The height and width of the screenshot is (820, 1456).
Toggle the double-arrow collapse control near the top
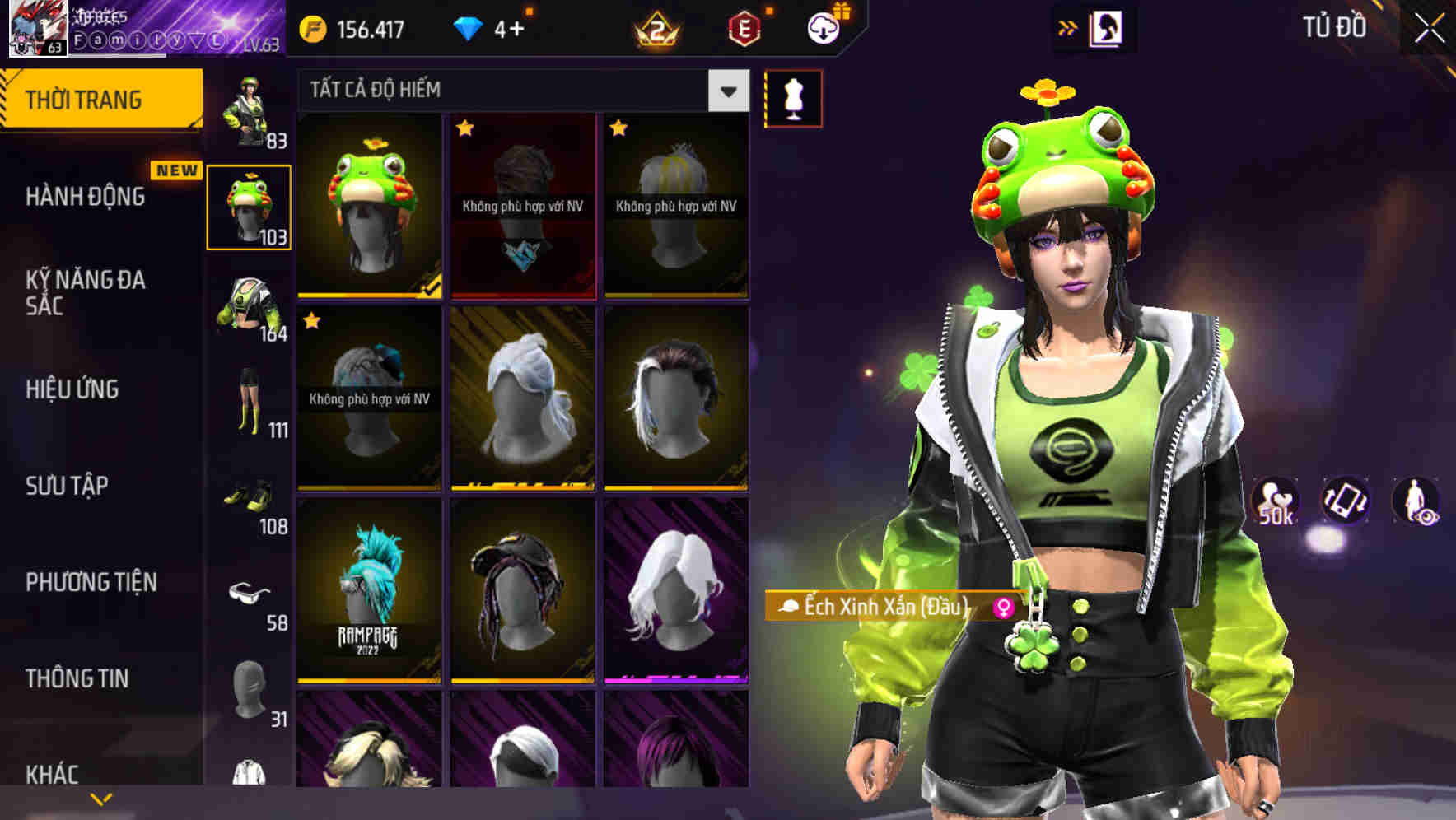coord(1068,27)
